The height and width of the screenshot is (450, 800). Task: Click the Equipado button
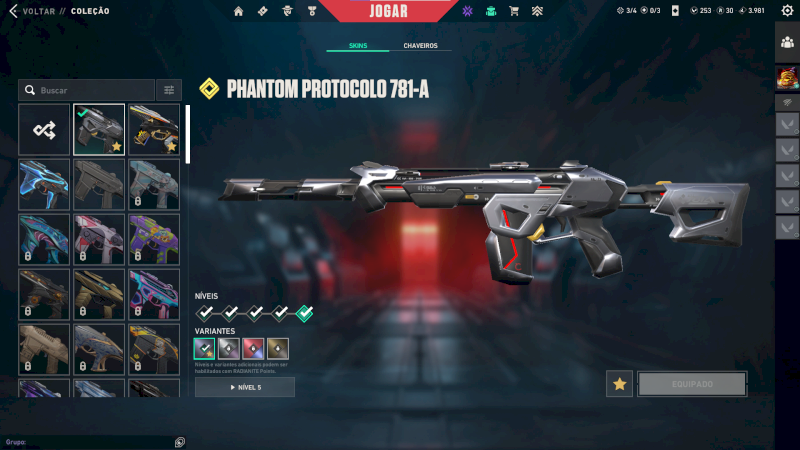pos(692,384)
